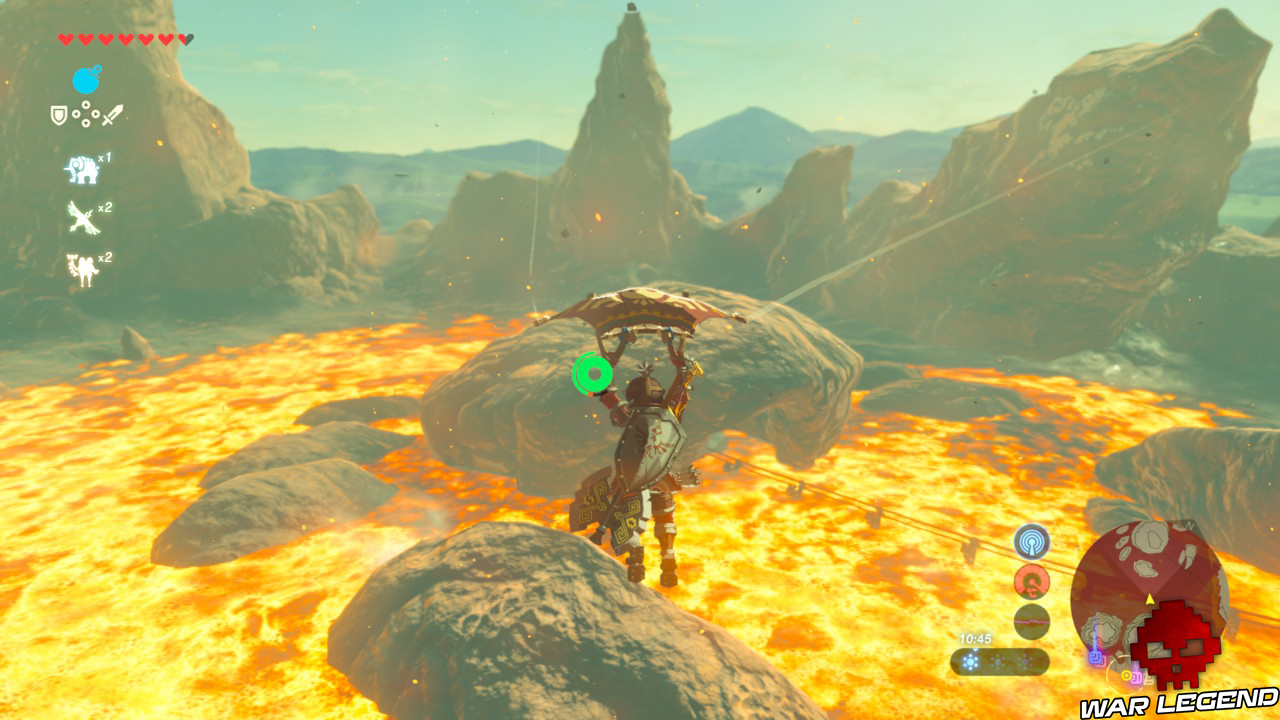Select the noise level meter circle
Image resolution: width=1280 pixels, height=720 pixels.
1030,621
